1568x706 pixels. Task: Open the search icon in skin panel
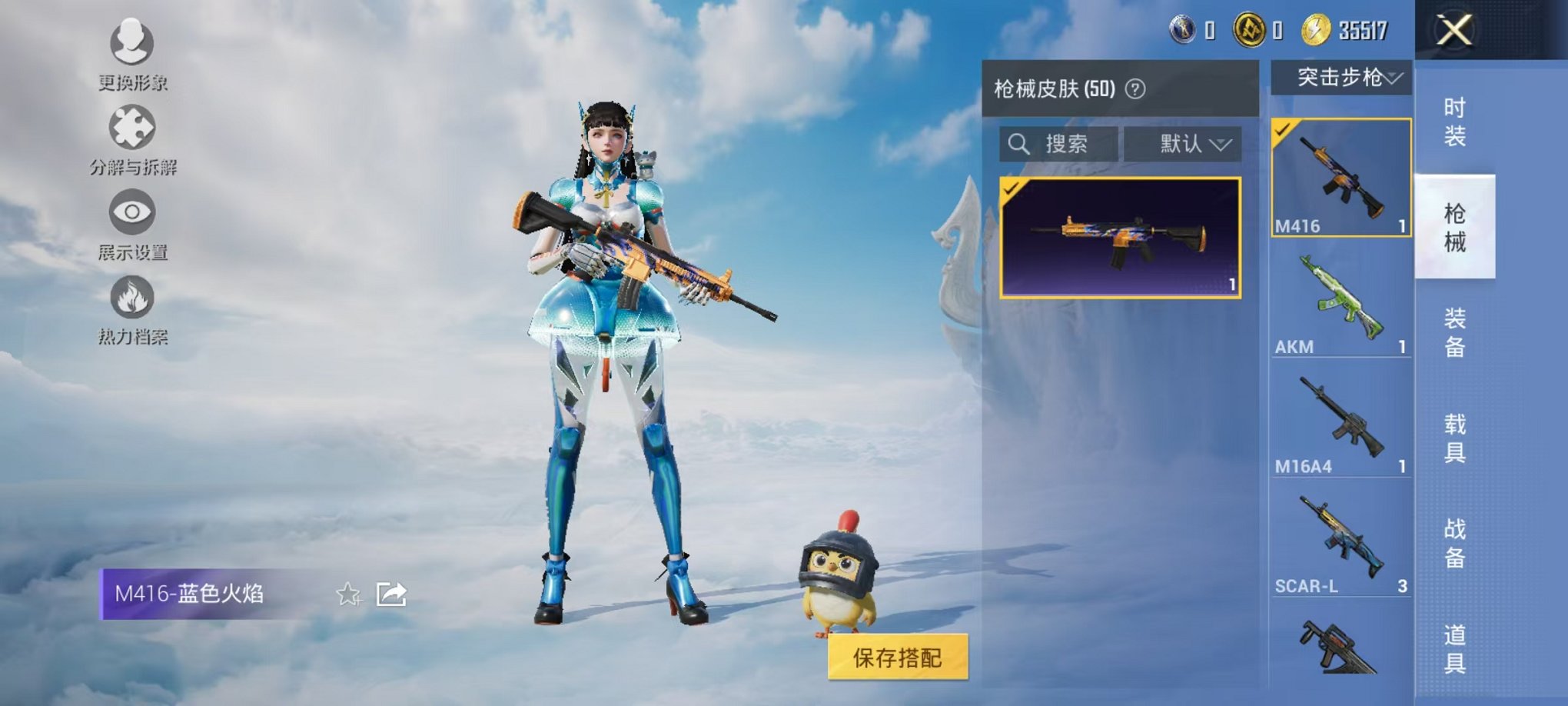(x=1020, y=145)
